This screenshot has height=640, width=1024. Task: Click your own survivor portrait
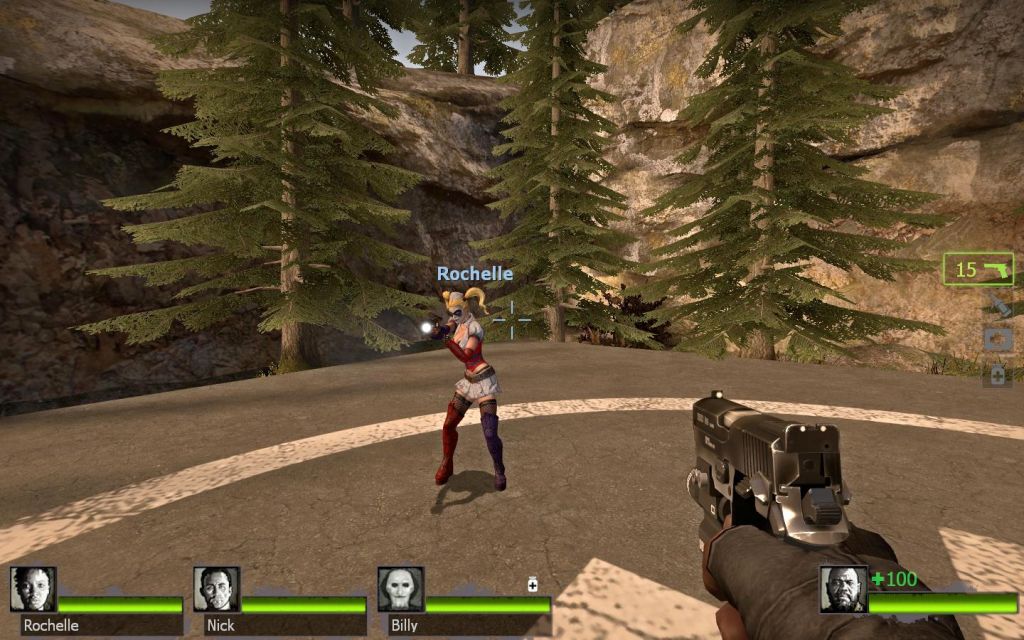842,589
